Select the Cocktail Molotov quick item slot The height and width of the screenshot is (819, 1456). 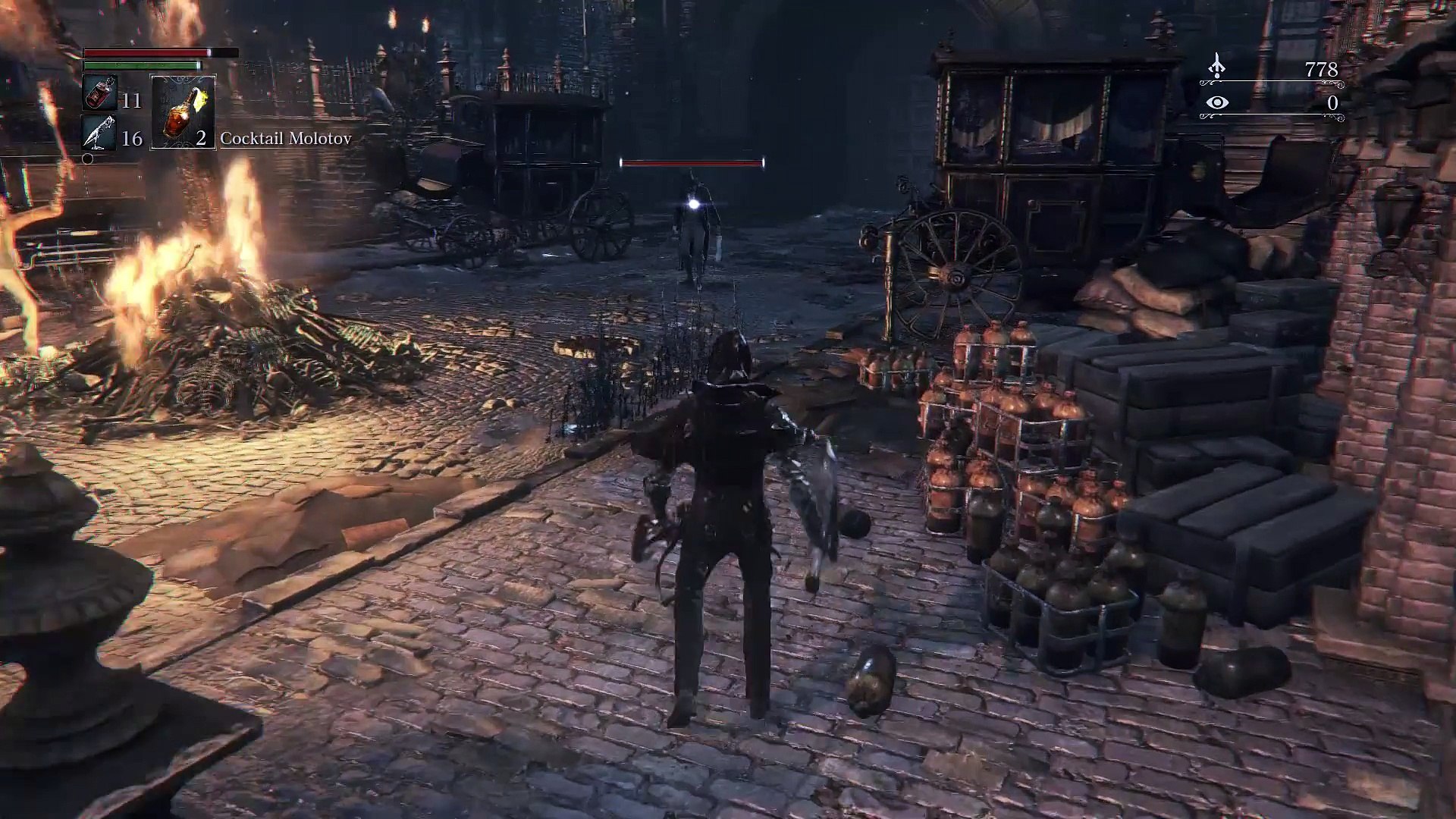pos(183,111)
